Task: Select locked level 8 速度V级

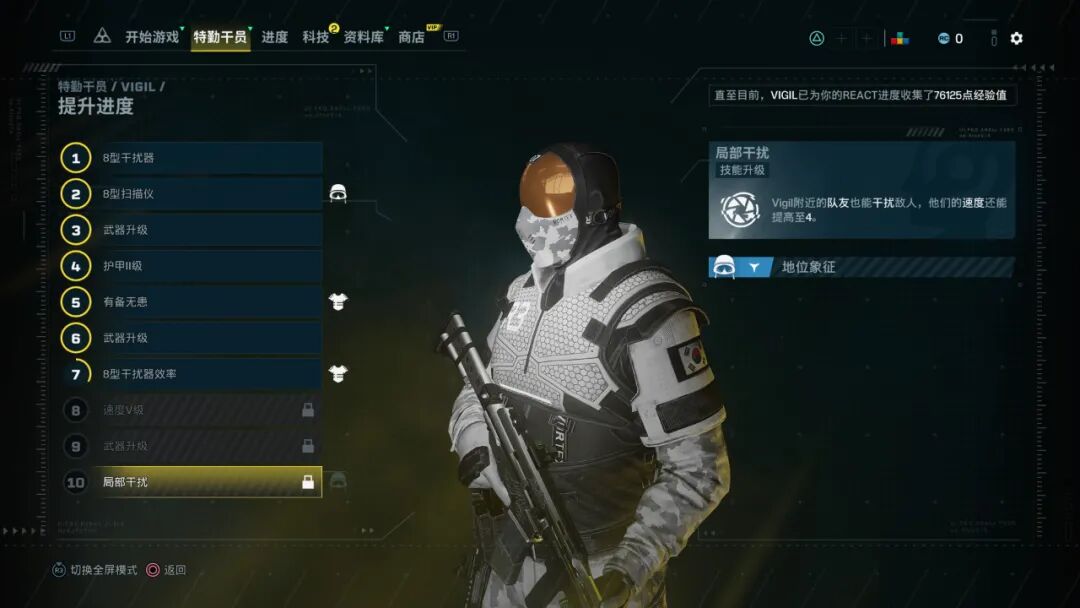Action: pos(208,410)
